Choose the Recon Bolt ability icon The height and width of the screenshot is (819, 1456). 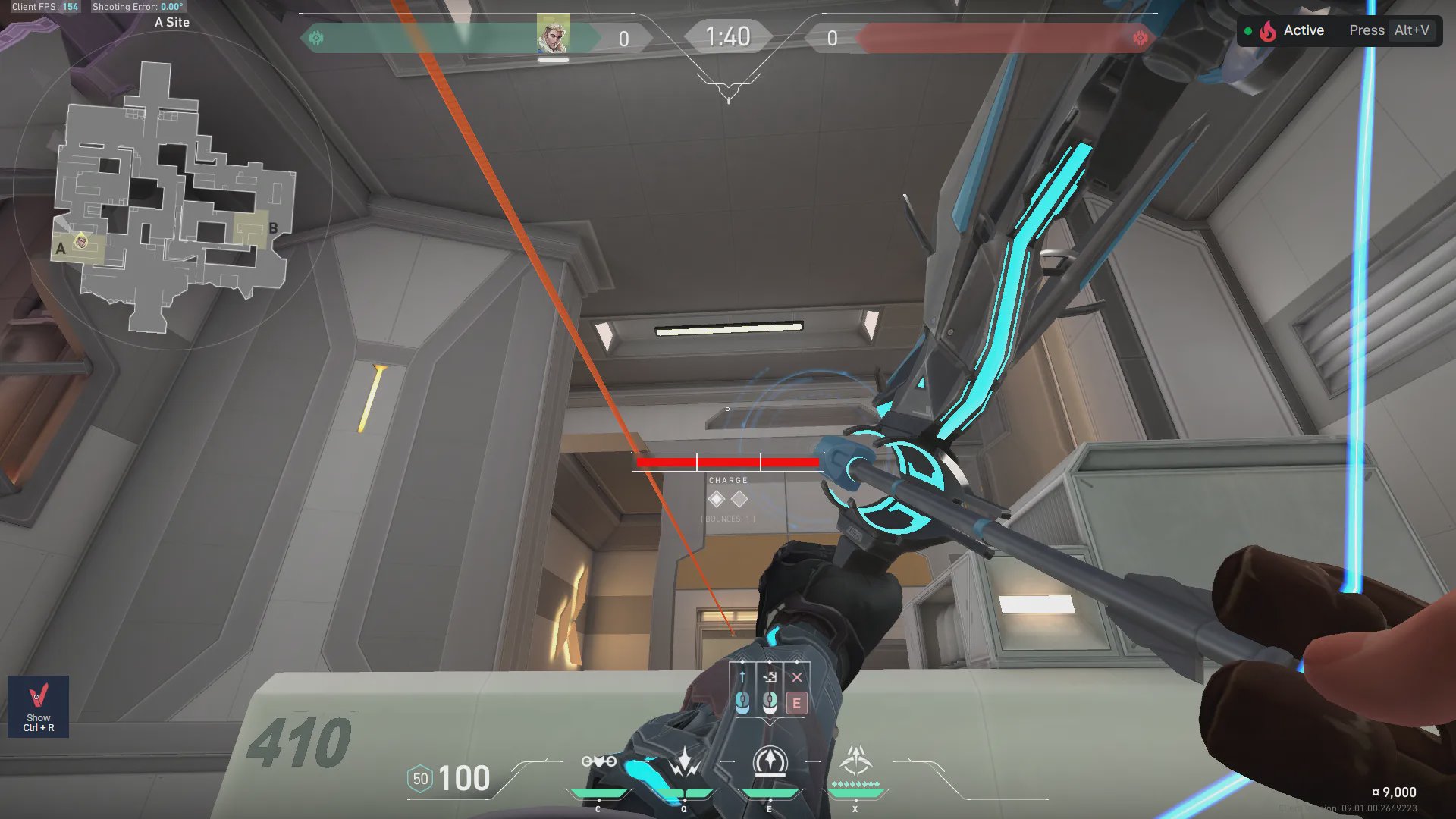tap(770, 762)
